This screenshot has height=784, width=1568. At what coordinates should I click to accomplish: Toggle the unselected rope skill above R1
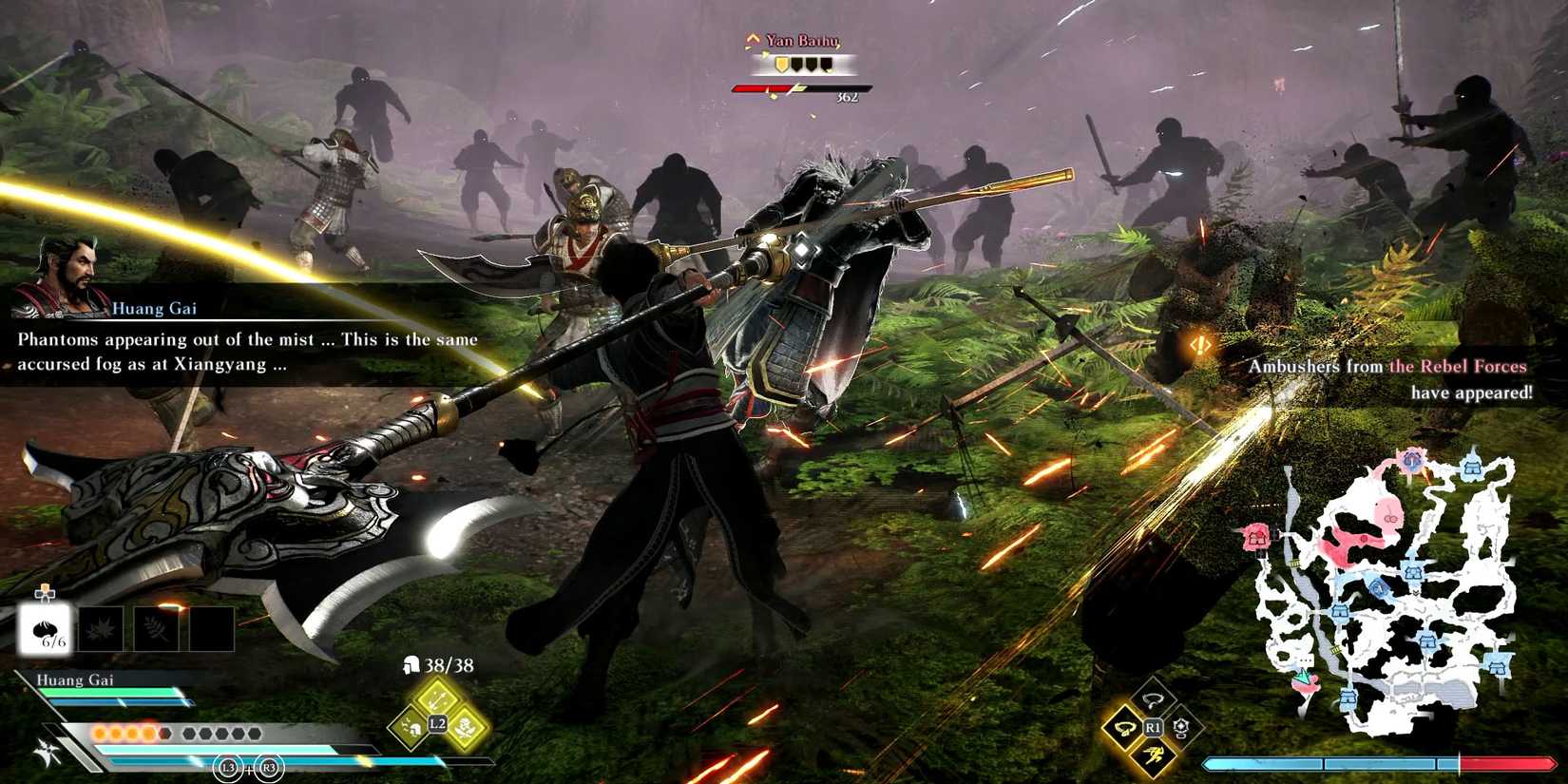point(1153,698)
